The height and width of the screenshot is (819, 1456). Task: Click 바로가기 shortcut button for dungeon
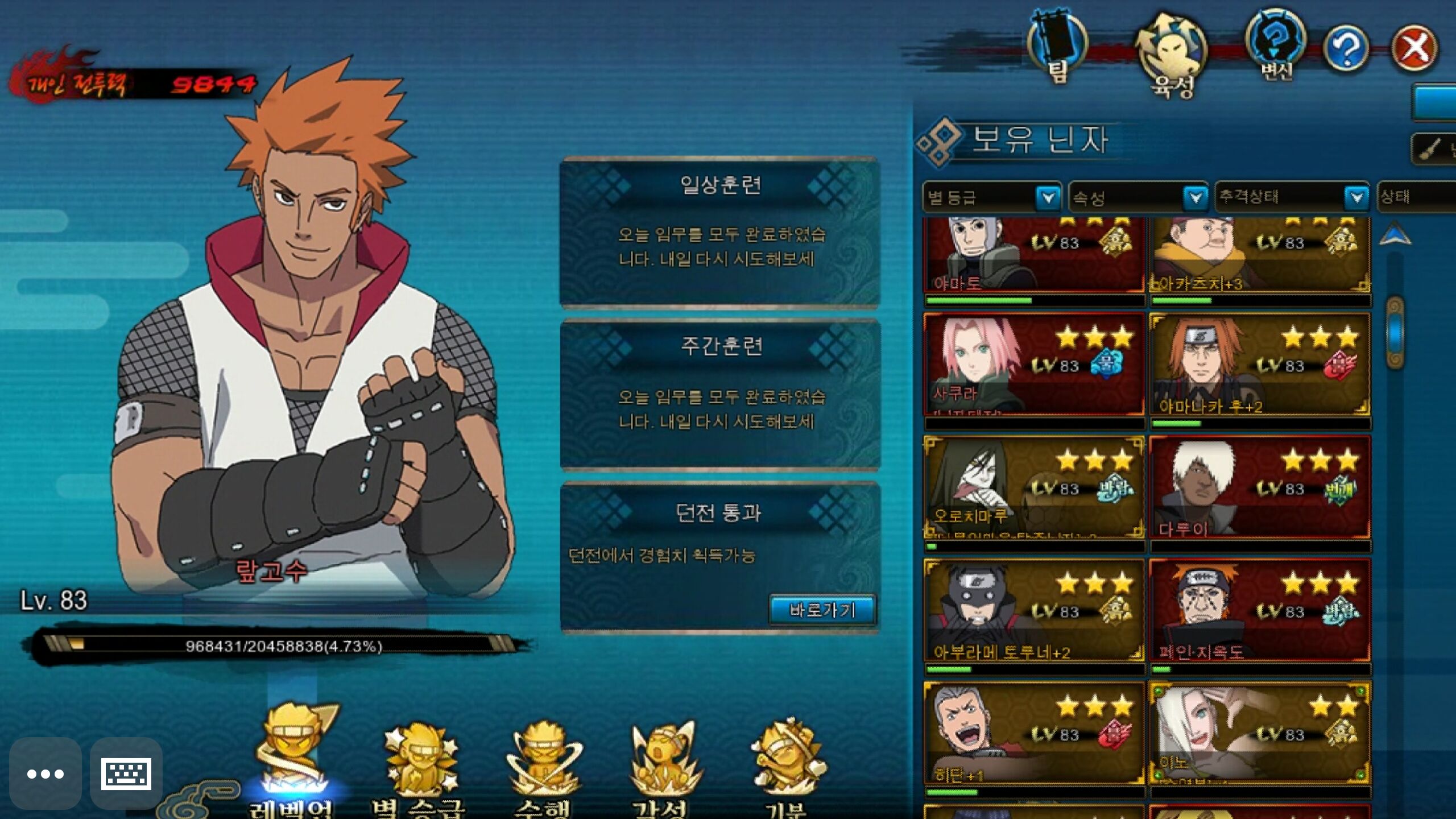(x=822, y=610)
